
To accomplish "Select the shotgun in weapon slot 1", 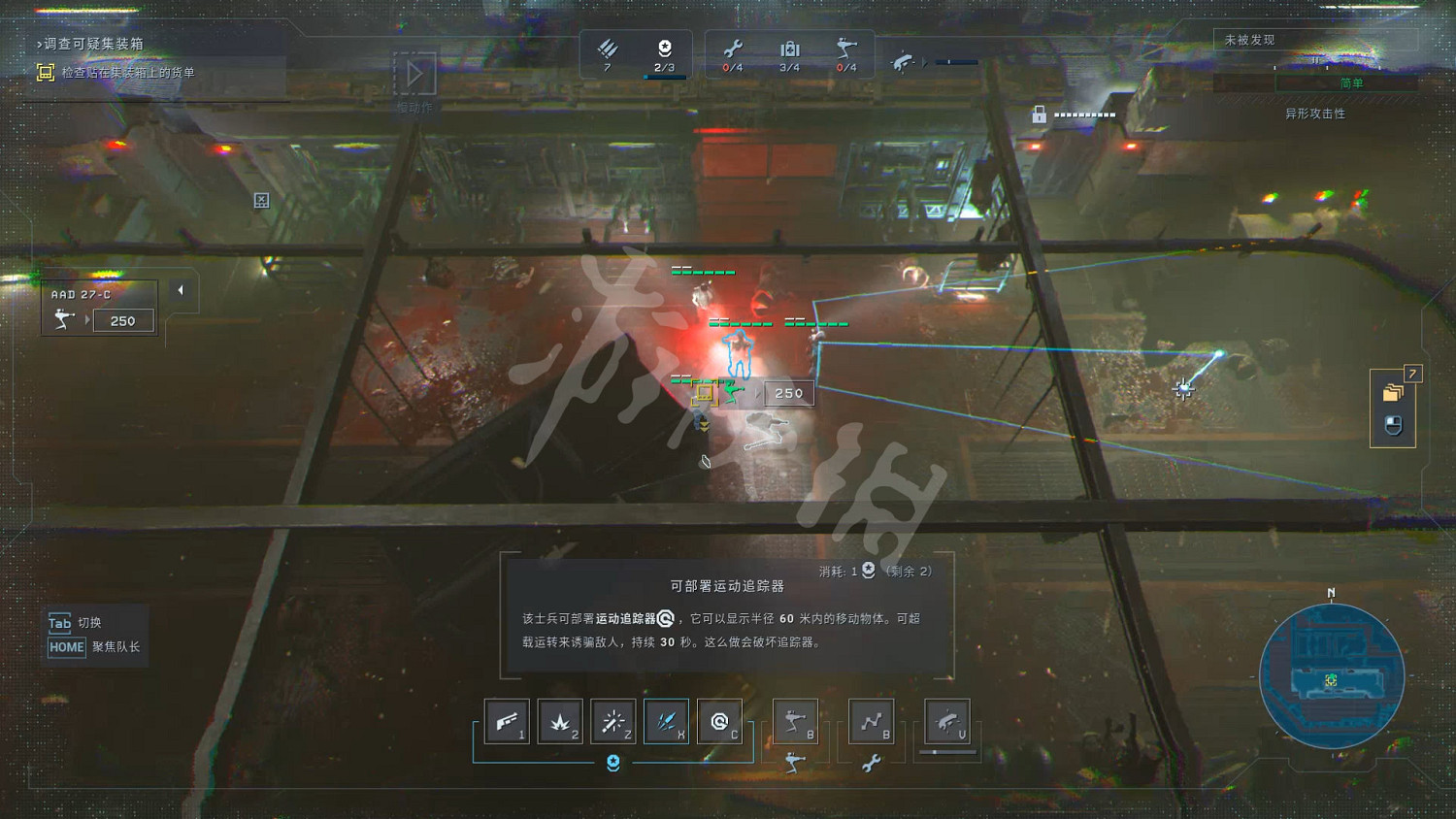I will point(507,721).
